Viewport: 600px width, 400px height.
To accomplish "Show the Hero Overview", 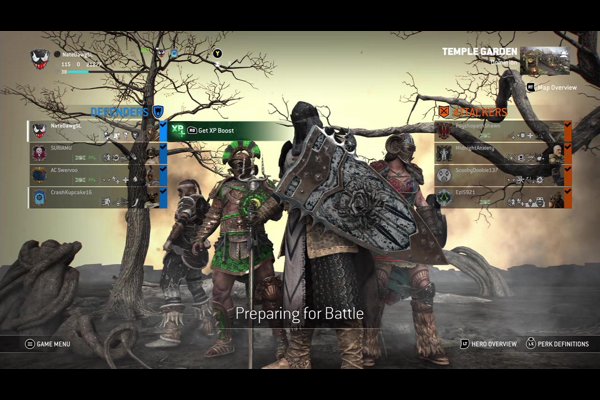I will tap(491, 344).
